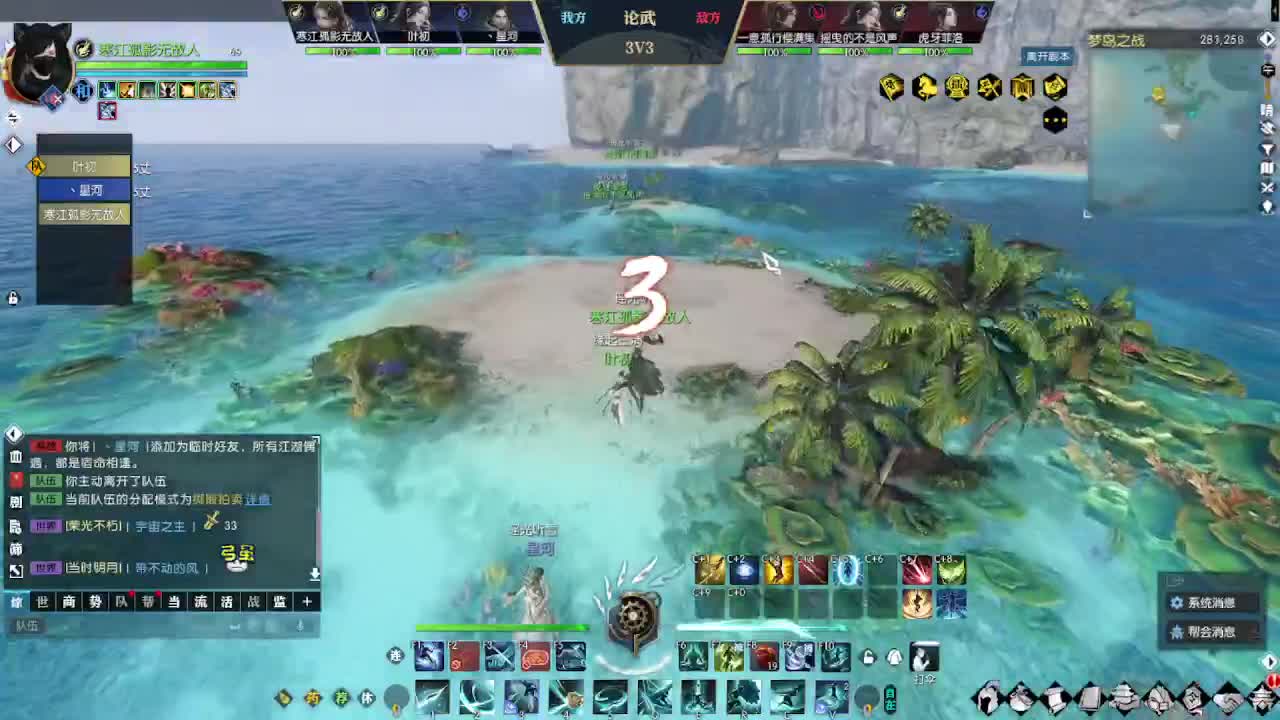Expand the hidden activity icons via the ... hexagon
Screen dimensions: 1280x720
click(x=1056, y=118)
